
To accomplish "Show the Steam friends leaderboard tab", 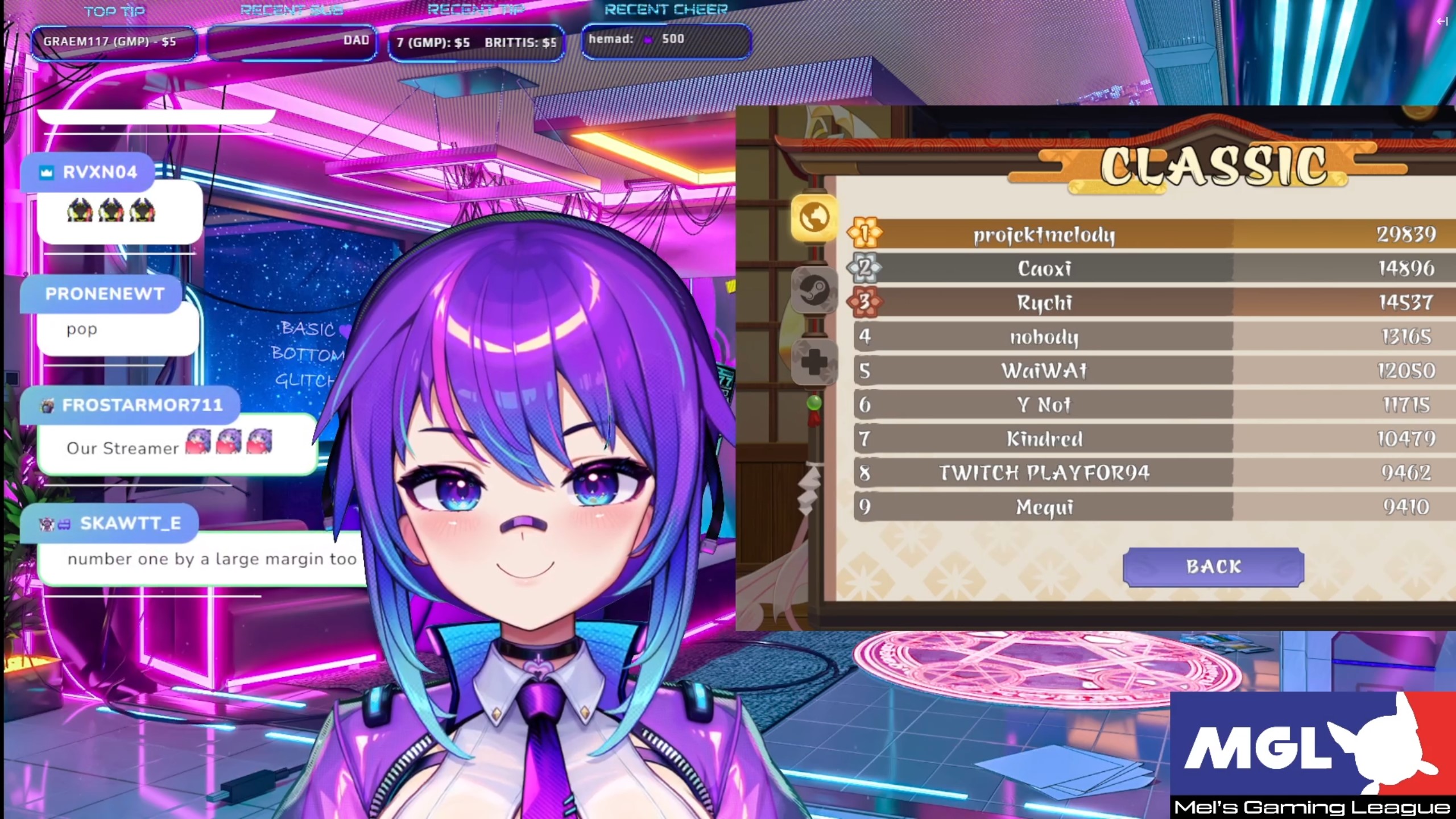I will coord(814,290).
